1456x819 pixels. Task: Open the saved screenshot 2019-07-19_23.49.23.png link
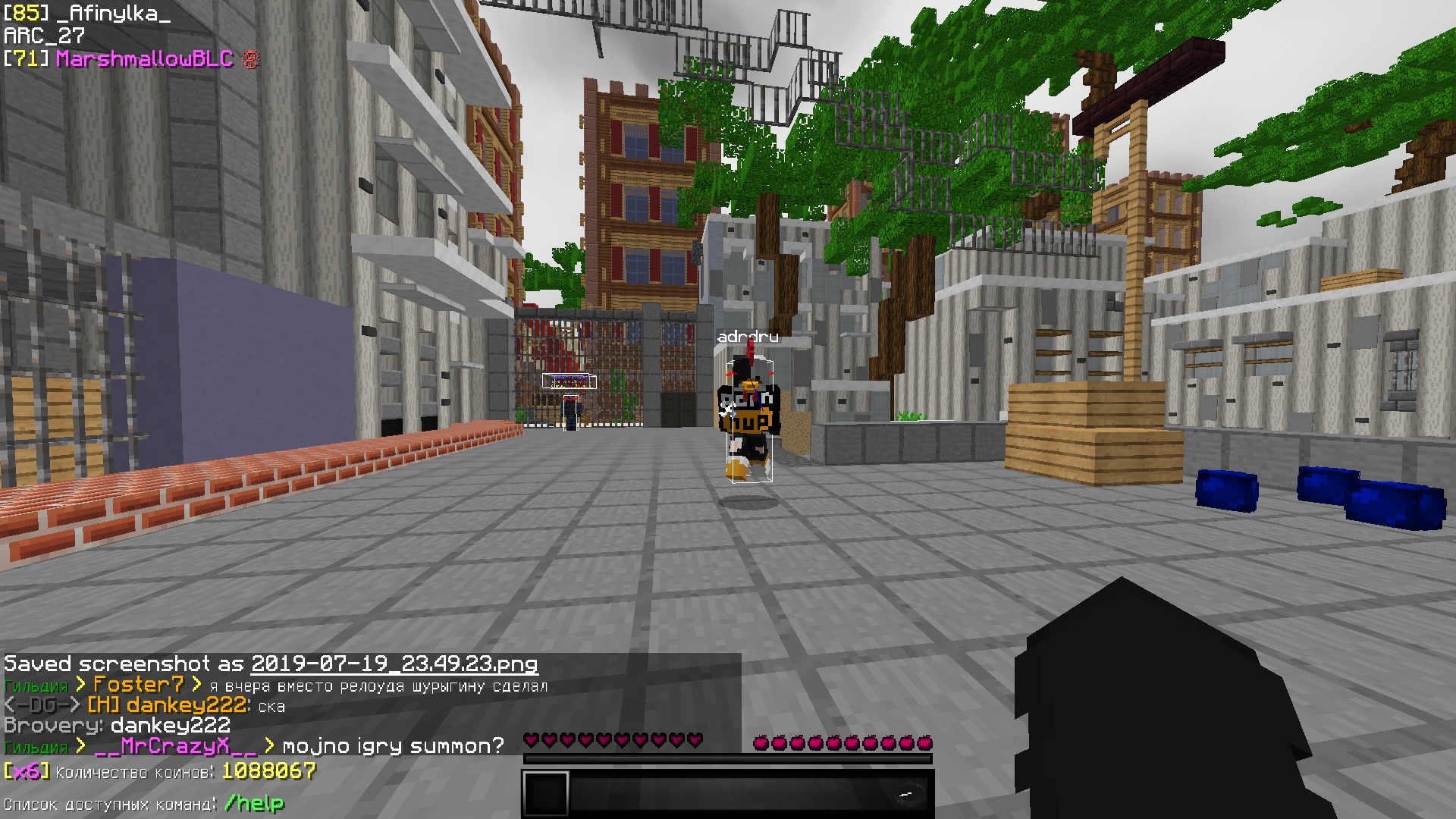tap(394, 664)
